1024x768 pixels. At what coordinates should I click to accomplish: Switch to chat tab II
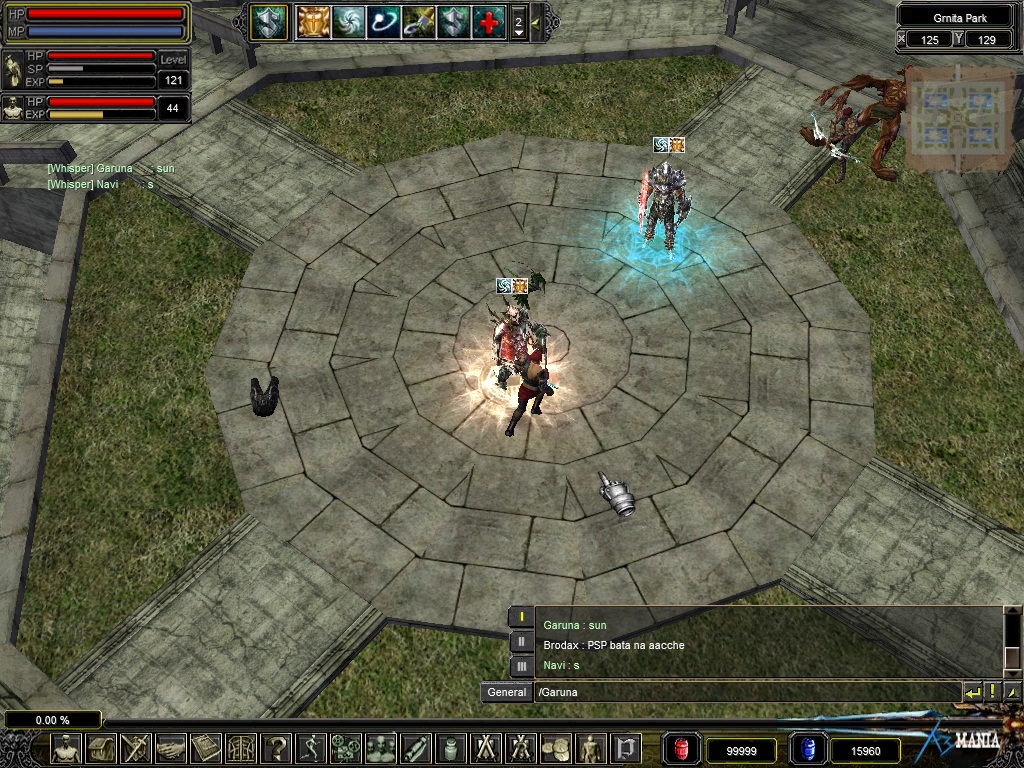(521, 642)
